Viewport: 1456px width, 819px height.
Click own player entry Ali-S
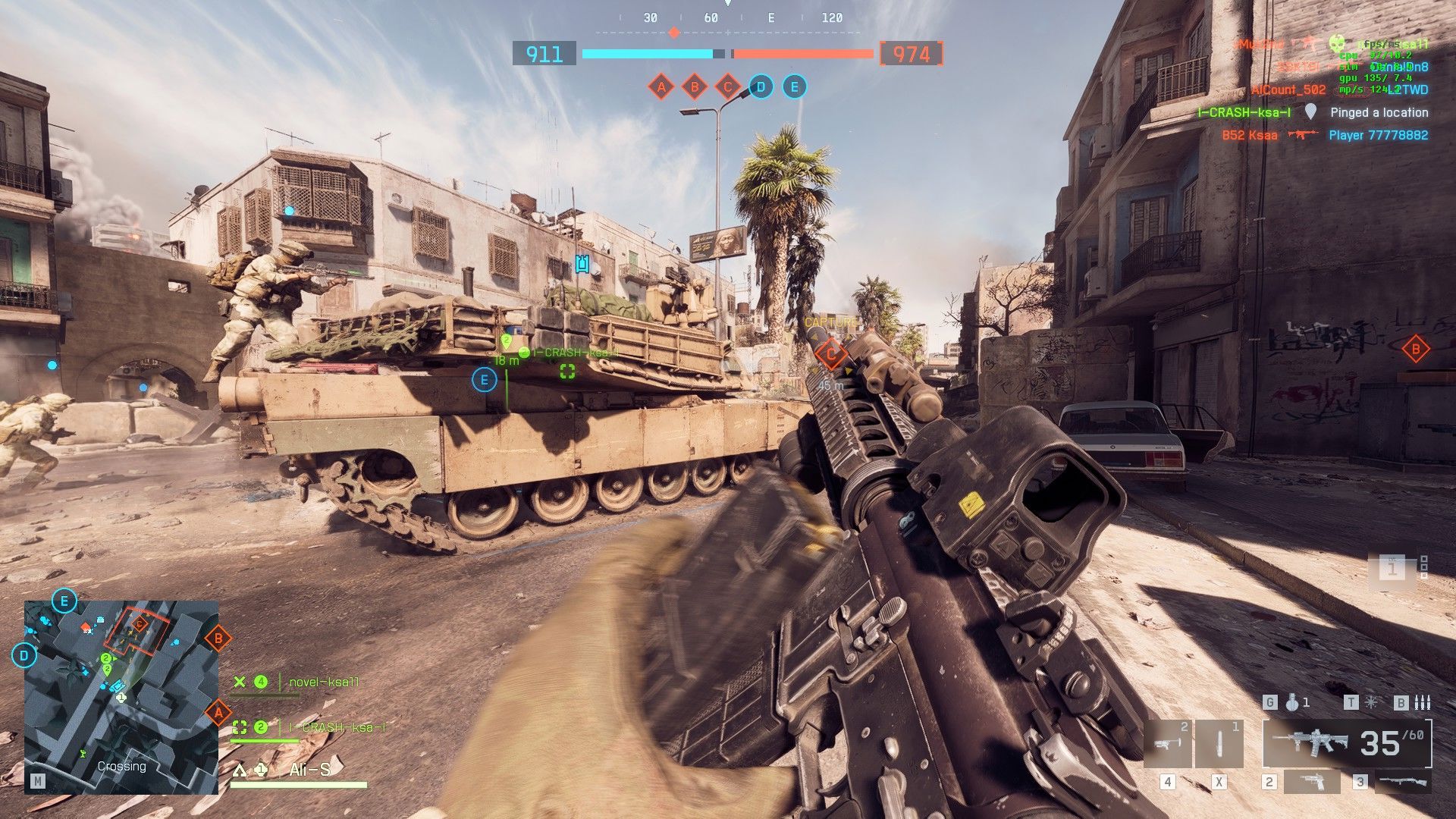(x=309, y=770)
